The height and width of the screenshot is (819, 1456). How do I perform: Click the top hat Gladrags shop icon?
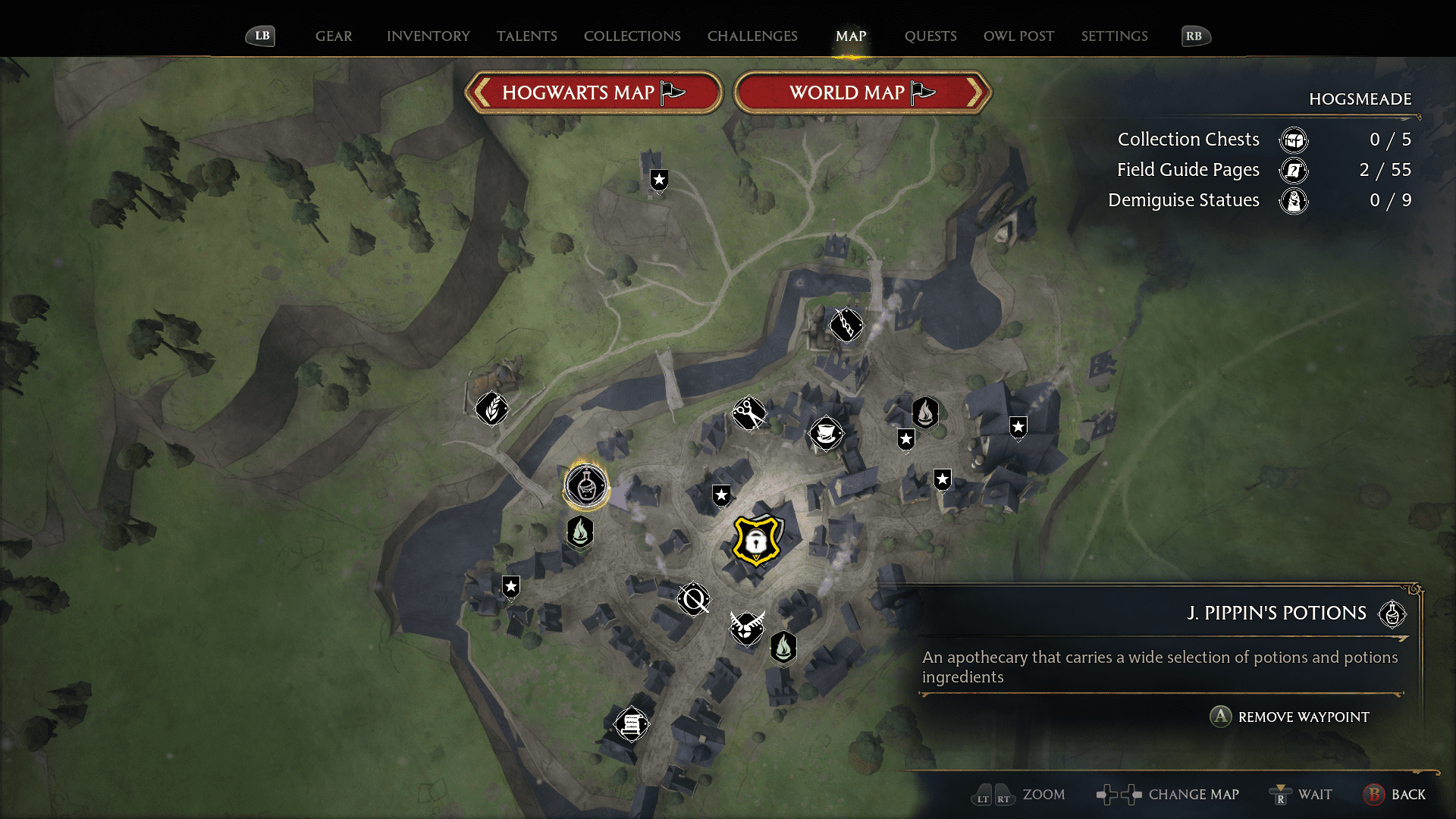coord(827,435)
